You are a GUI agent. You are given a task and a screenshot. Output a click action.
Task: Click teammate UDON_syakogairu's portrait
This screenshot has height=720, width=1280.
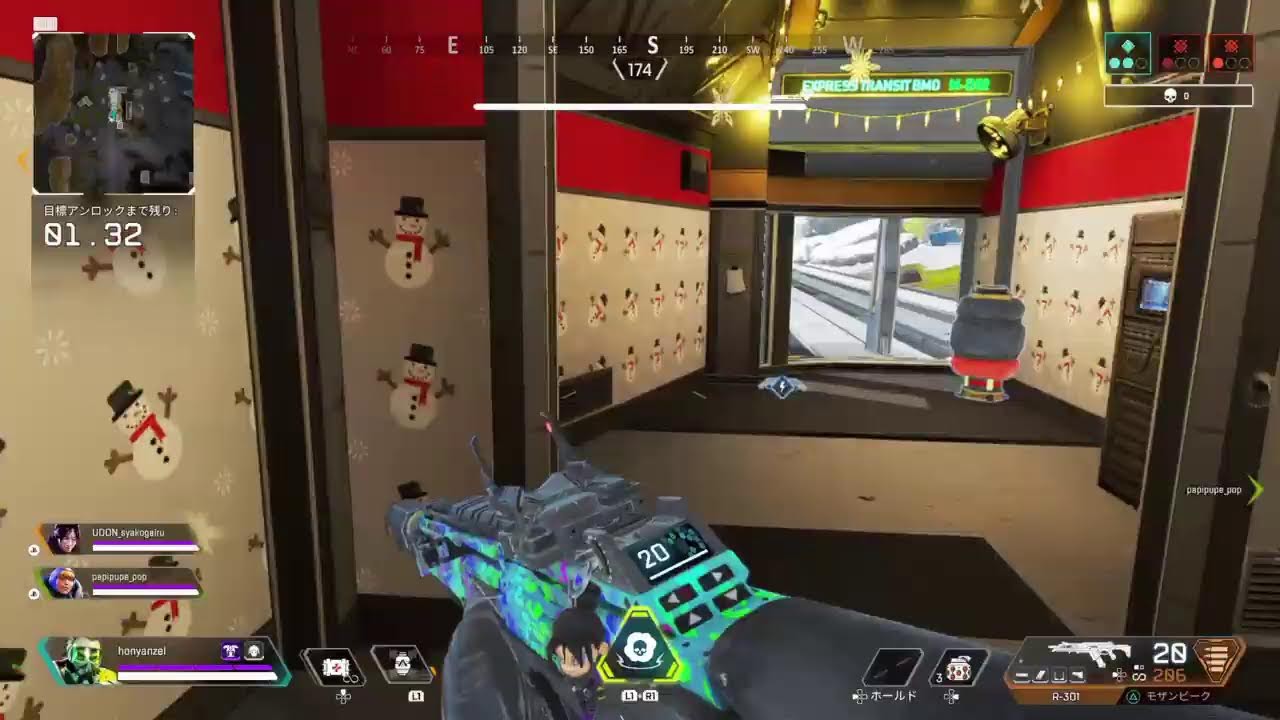click(64, 540)
